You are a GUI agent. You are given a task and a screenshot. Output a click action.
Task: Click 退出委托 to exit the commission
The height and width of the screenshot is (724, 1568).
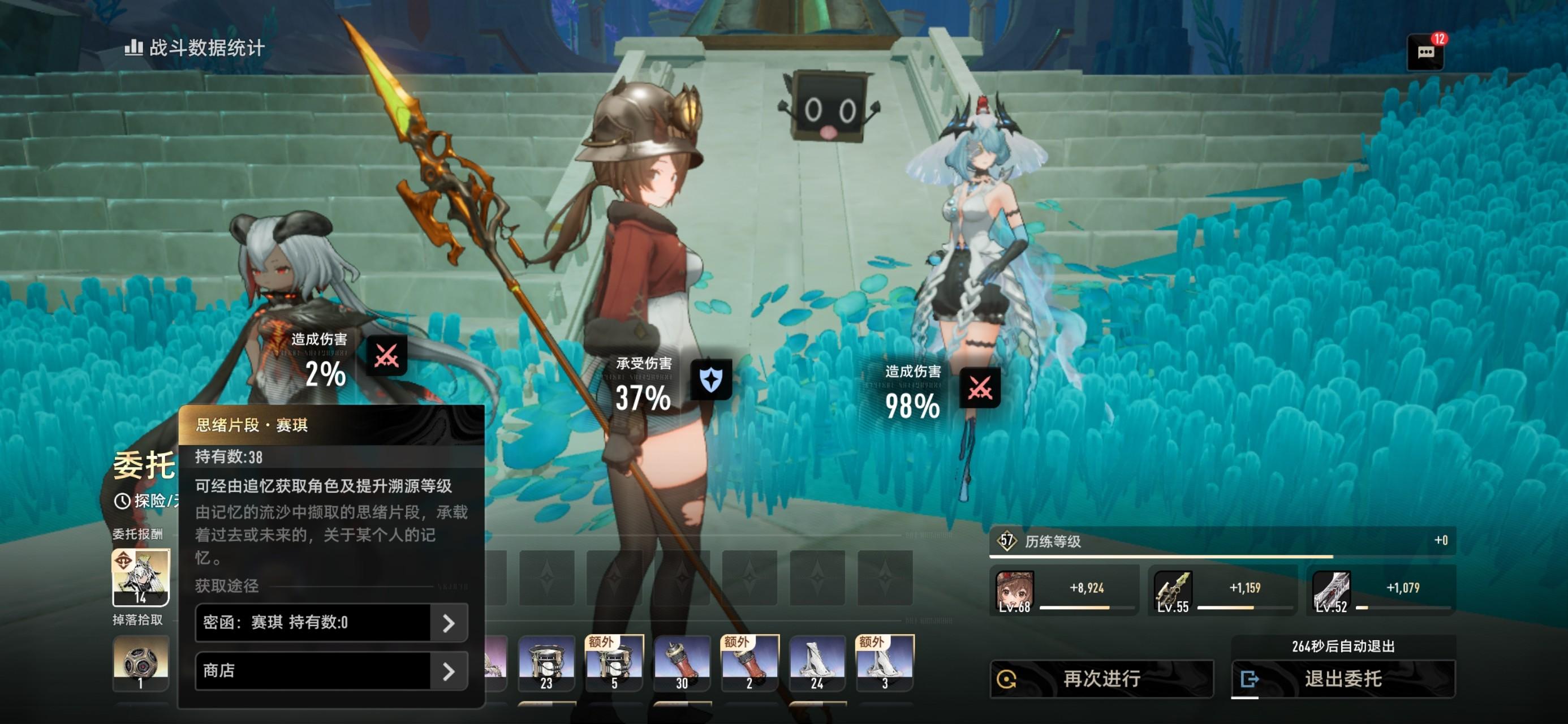point(1343,678)
